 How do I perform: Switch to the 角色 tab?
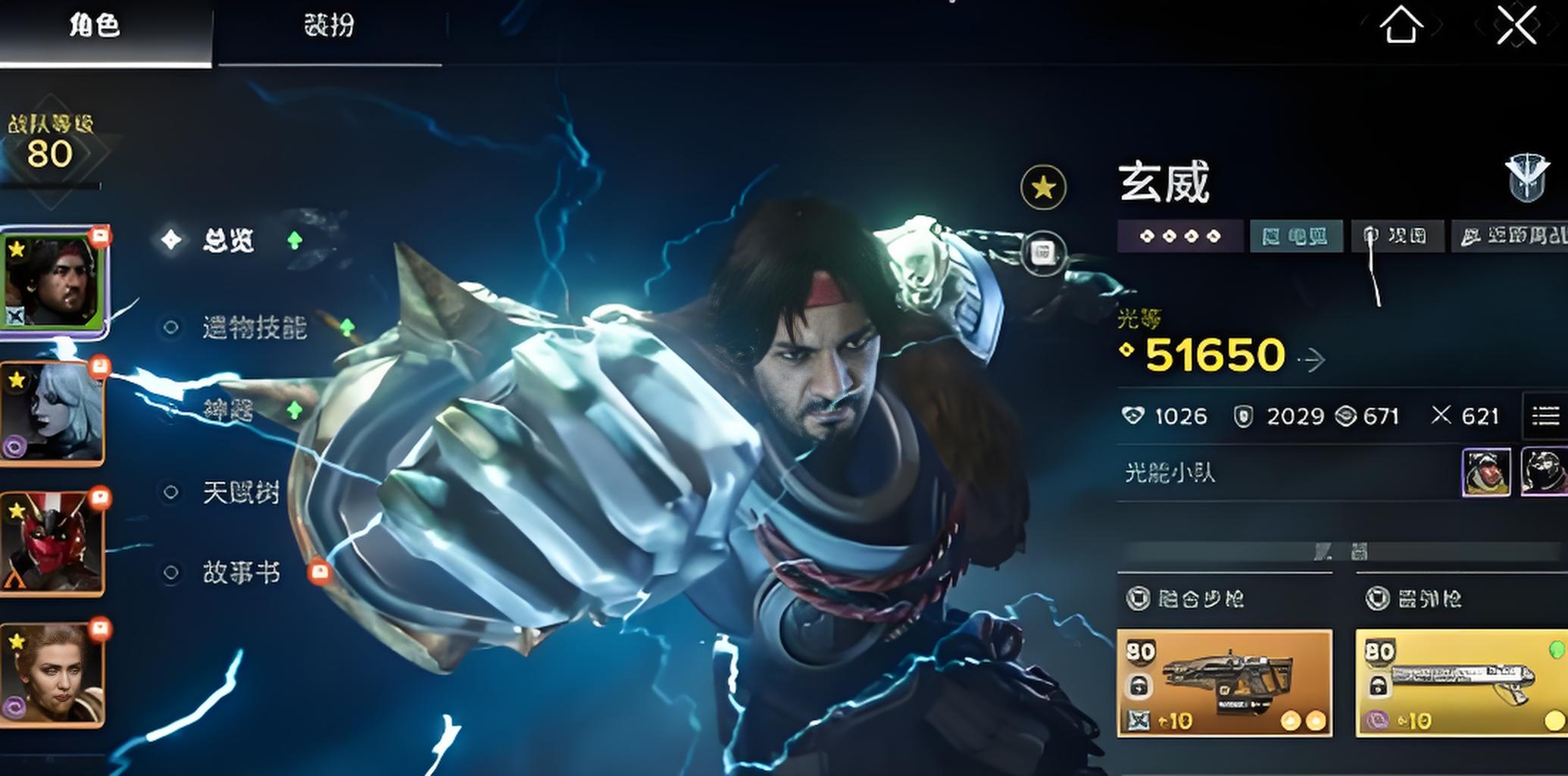pyautogui.click(x=95, y=27)
